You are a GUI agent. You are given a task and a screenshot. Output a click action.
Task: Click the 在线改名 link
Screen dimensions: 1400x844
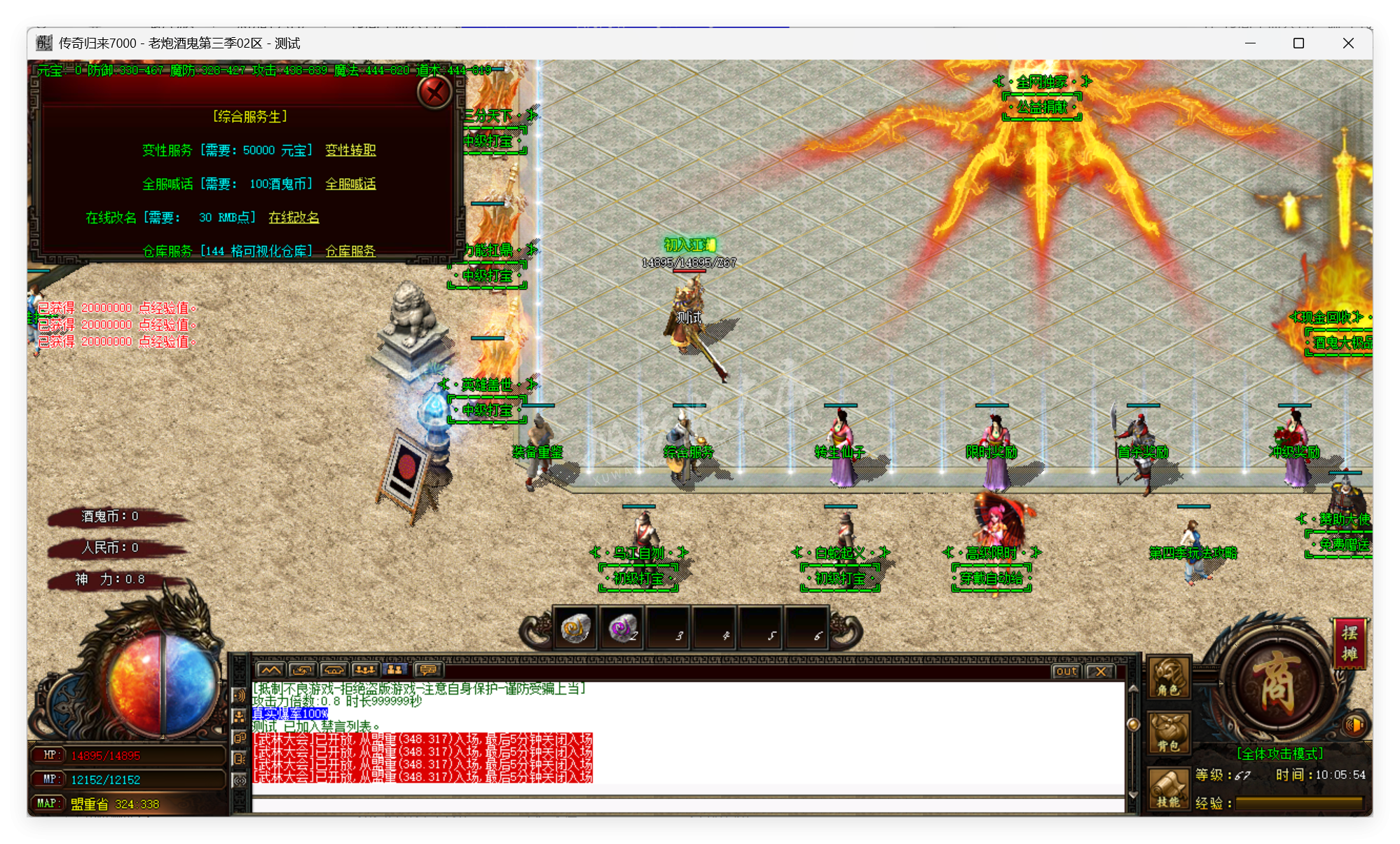coord(293,217)
